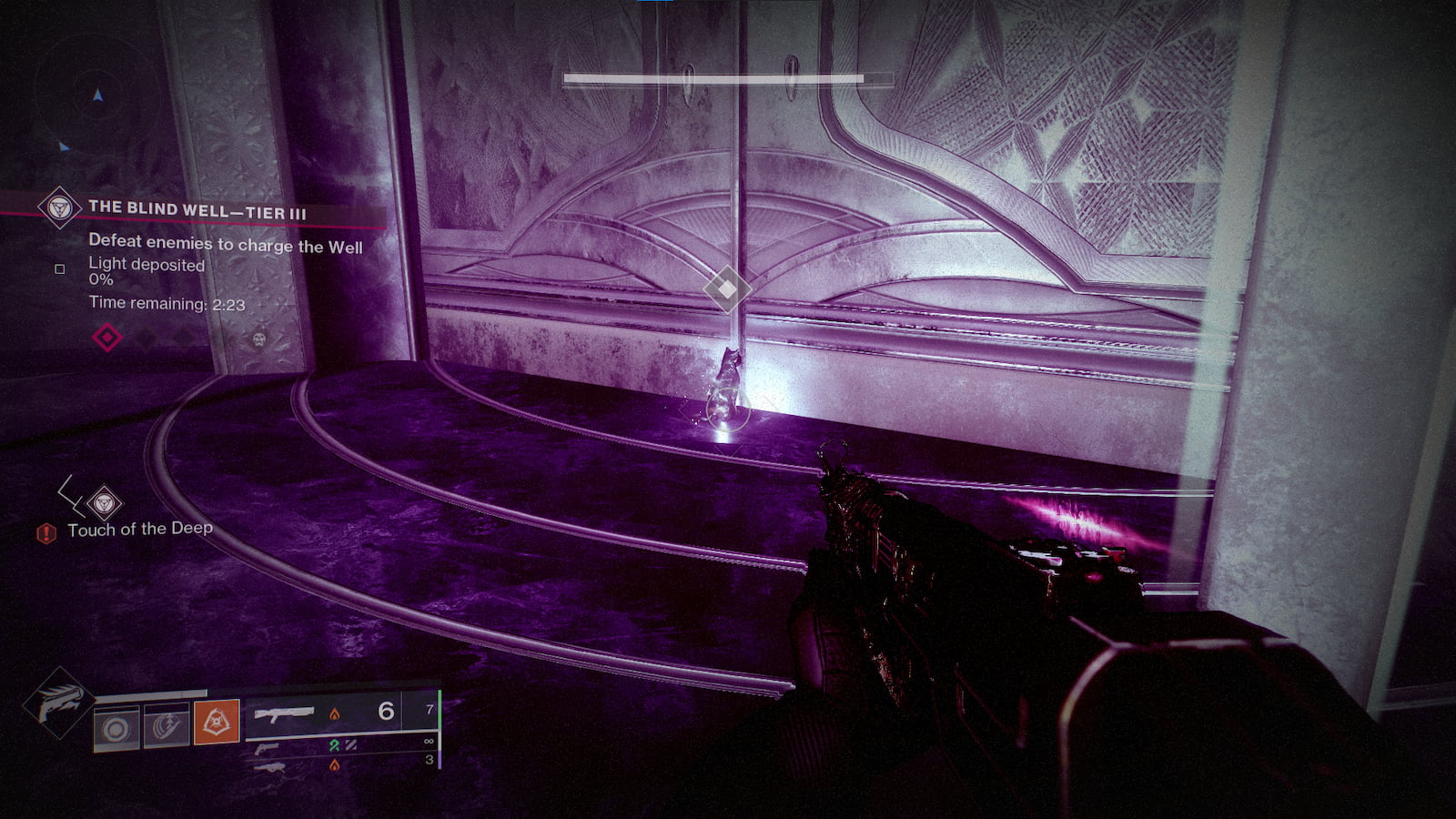Click the orange armor buff icon
Screen dimensions: 1456x819
[x=217, y=720]
